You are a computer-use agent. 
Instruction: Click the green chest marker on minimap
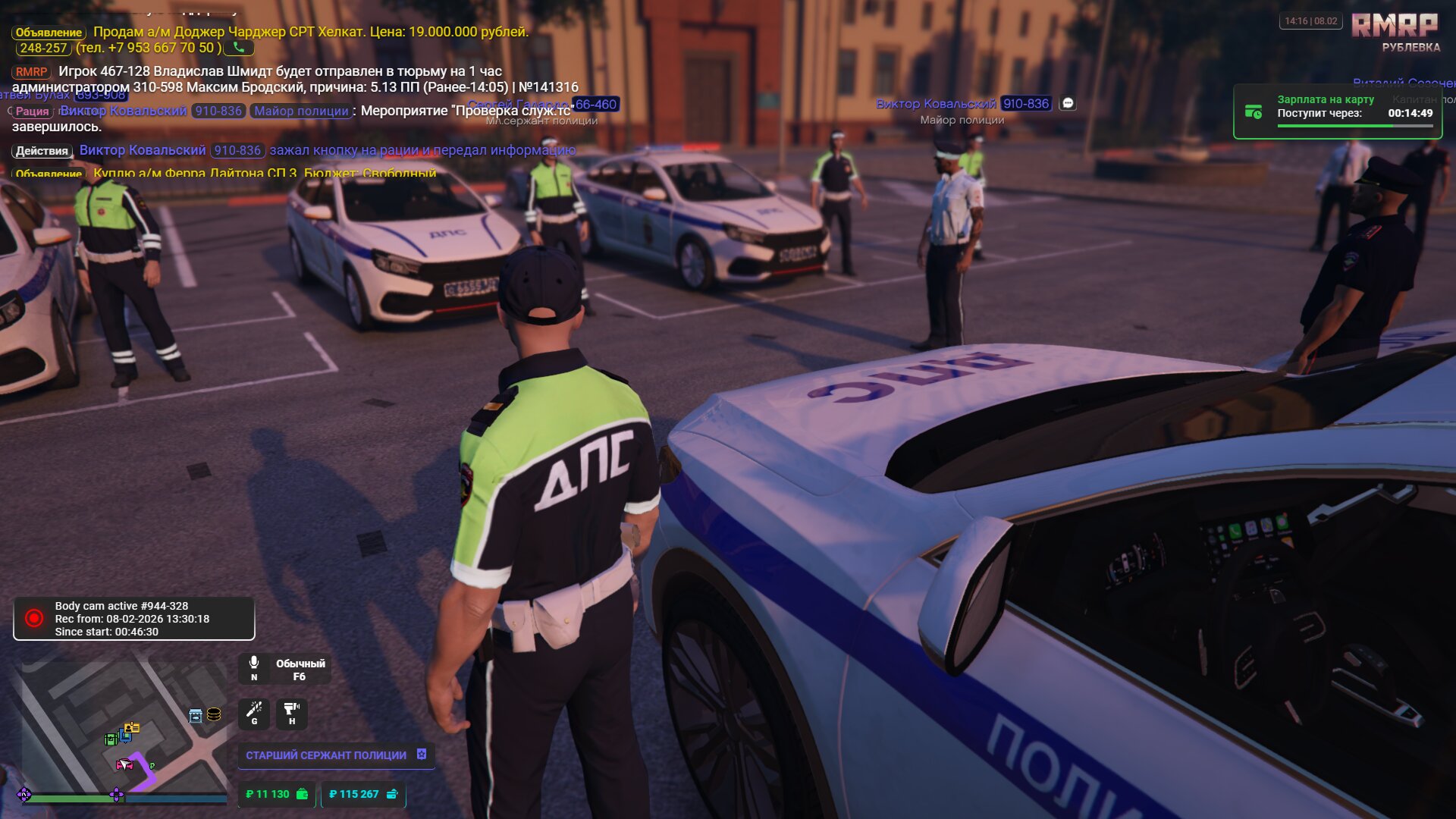111,739
